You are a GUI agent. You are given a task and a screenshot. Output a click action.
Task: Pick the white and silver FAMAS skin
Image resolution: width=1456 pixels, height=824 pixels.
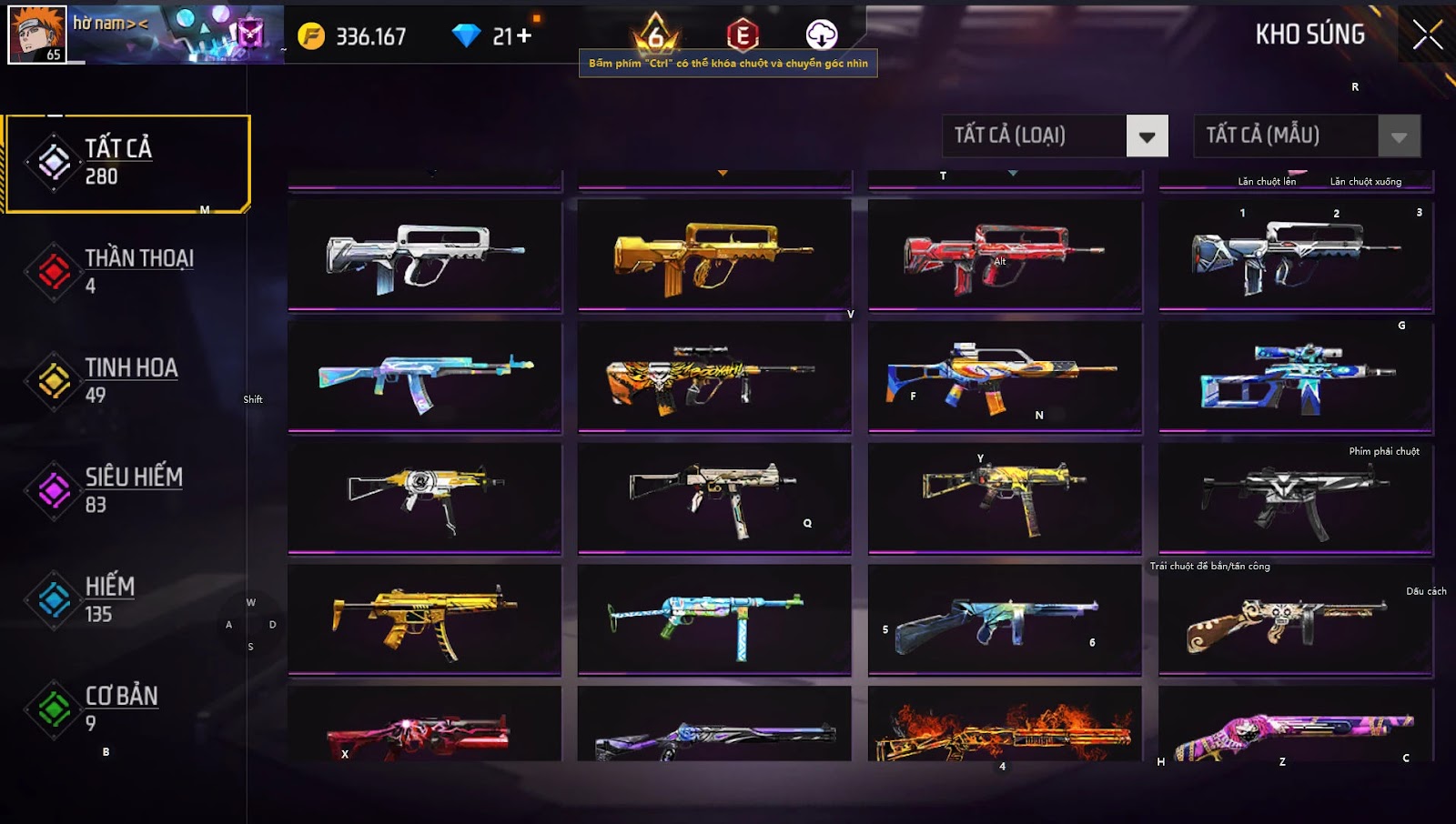(424, 256)
